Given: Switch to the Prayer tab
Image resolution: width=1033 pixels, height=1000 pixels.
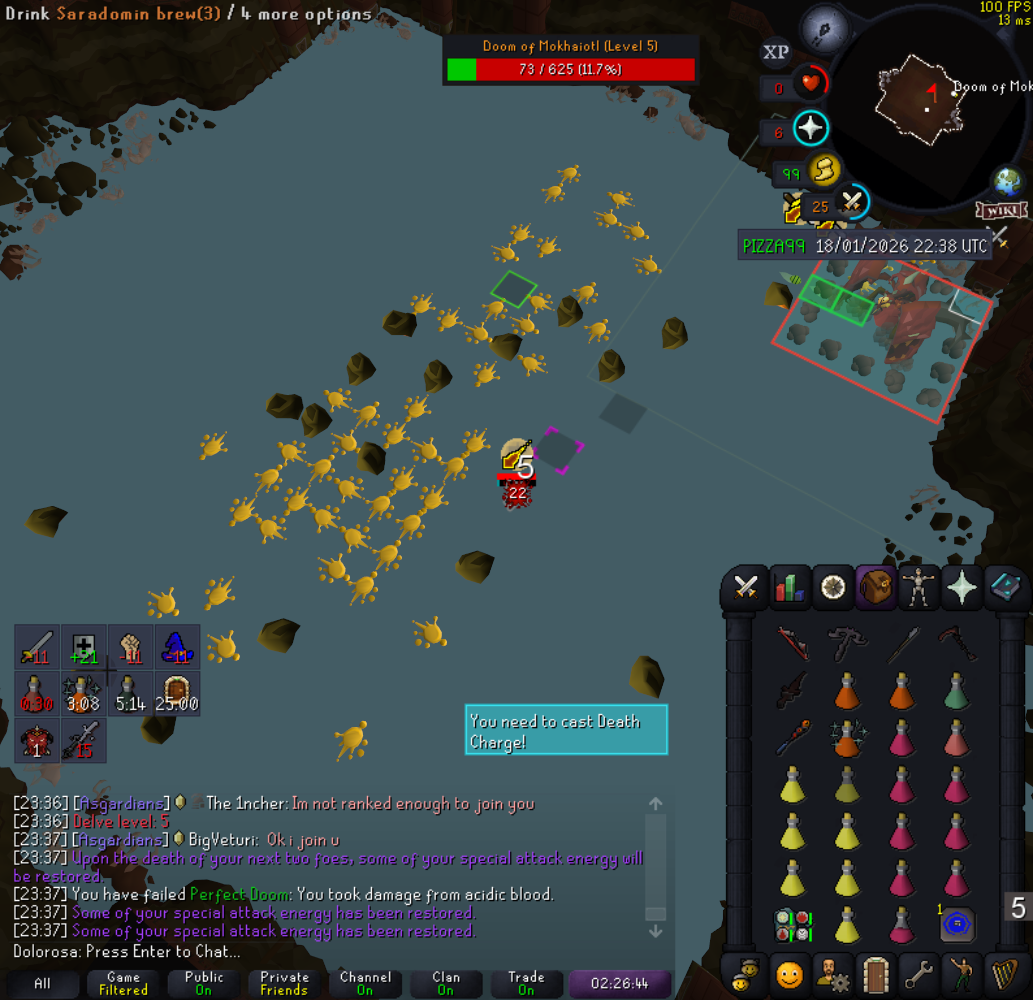Looking at the screenshot, I should click(961, 588).
